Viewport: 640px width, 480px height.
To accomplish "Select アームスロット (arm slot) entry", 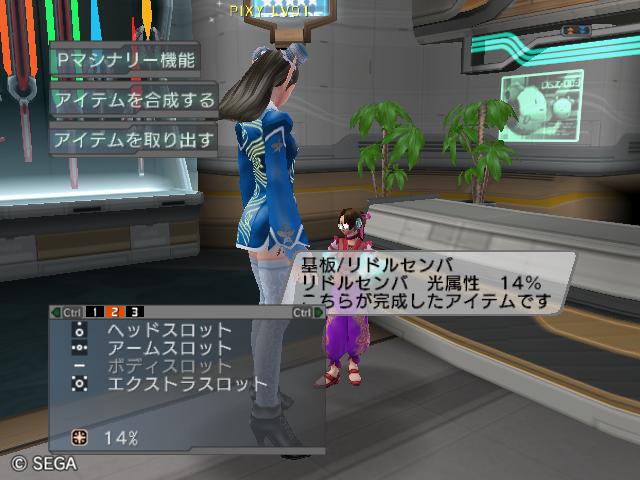I will click(168, 348).
